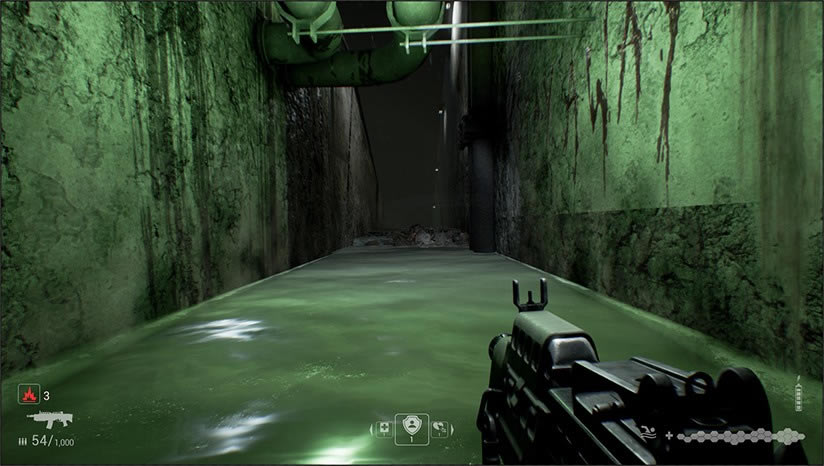The height and width of the screenshot is (466, 824).
Task: Activate the shield armor item slot
Action: point(412,427)
